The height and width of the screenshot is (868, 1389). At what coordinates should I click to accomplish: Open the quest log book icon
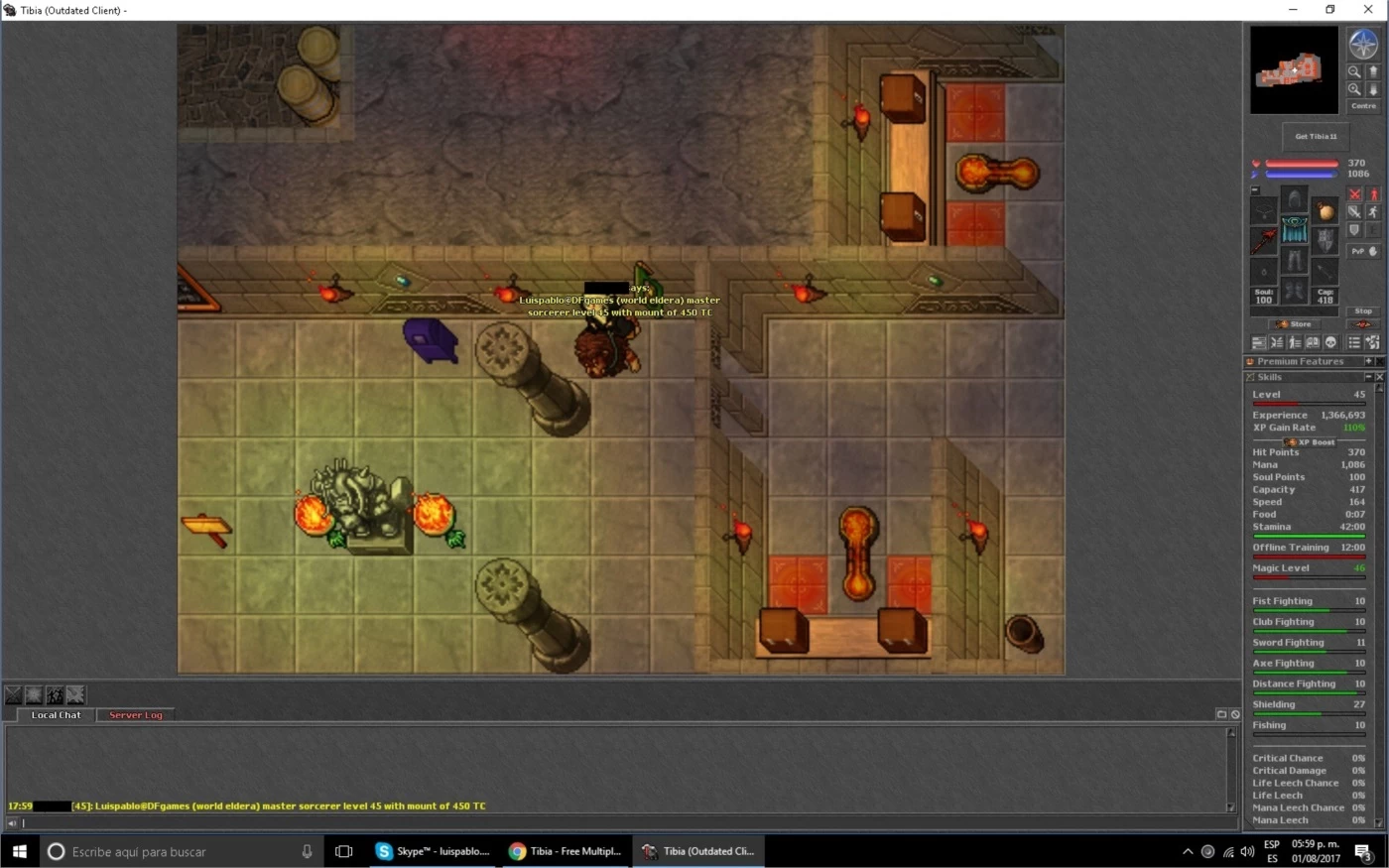1312,342
